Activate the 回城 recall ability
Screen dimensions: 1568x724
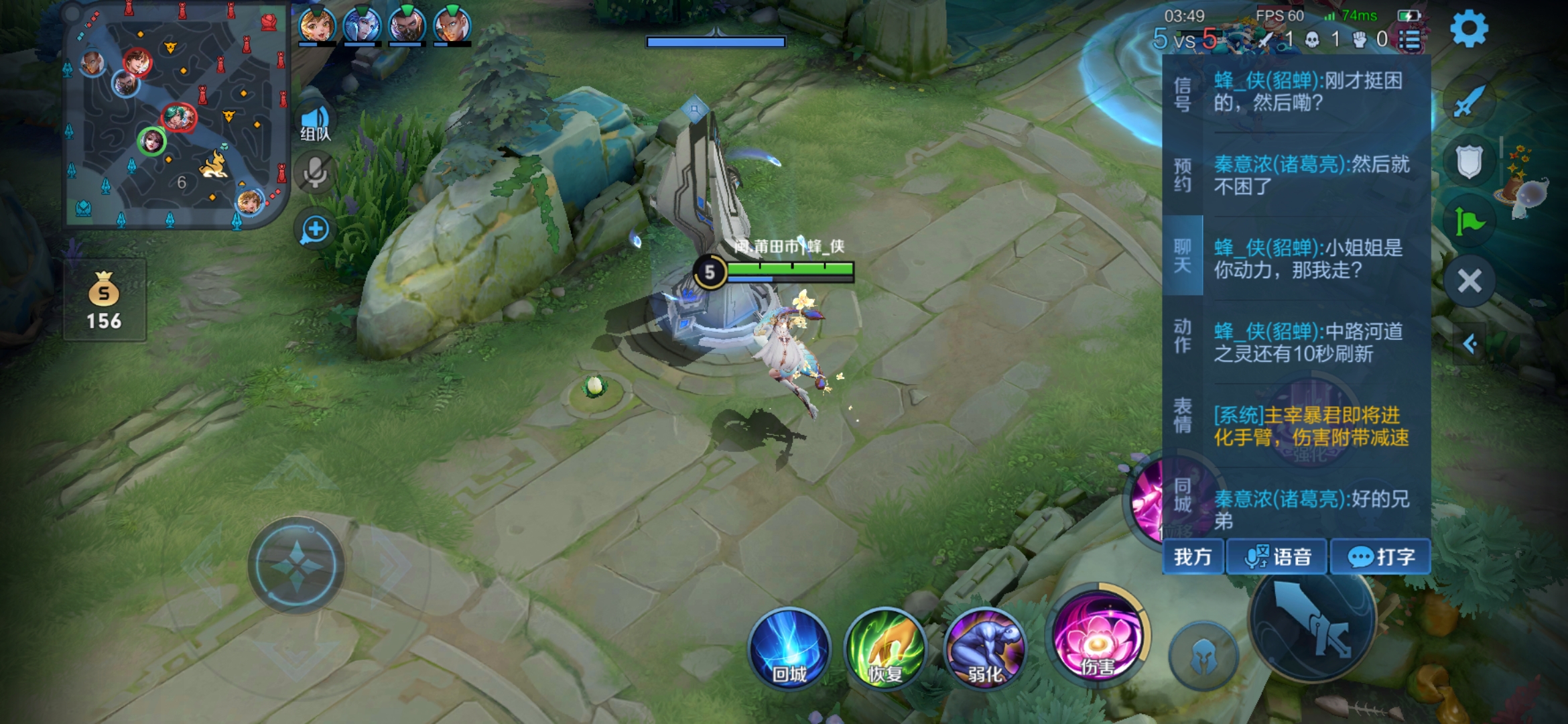(789, 648)
